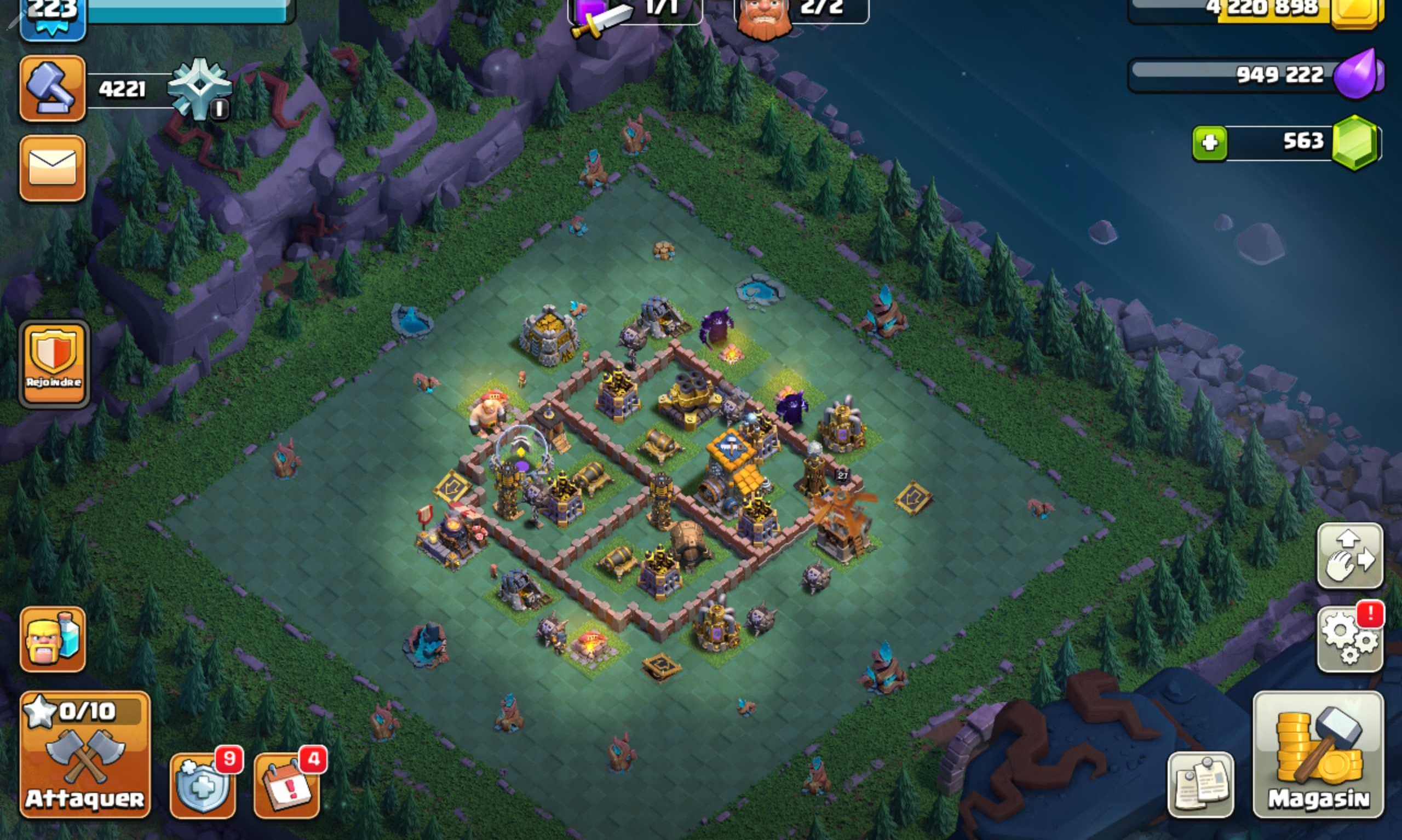Select the master builder head icon

(764, 17)
